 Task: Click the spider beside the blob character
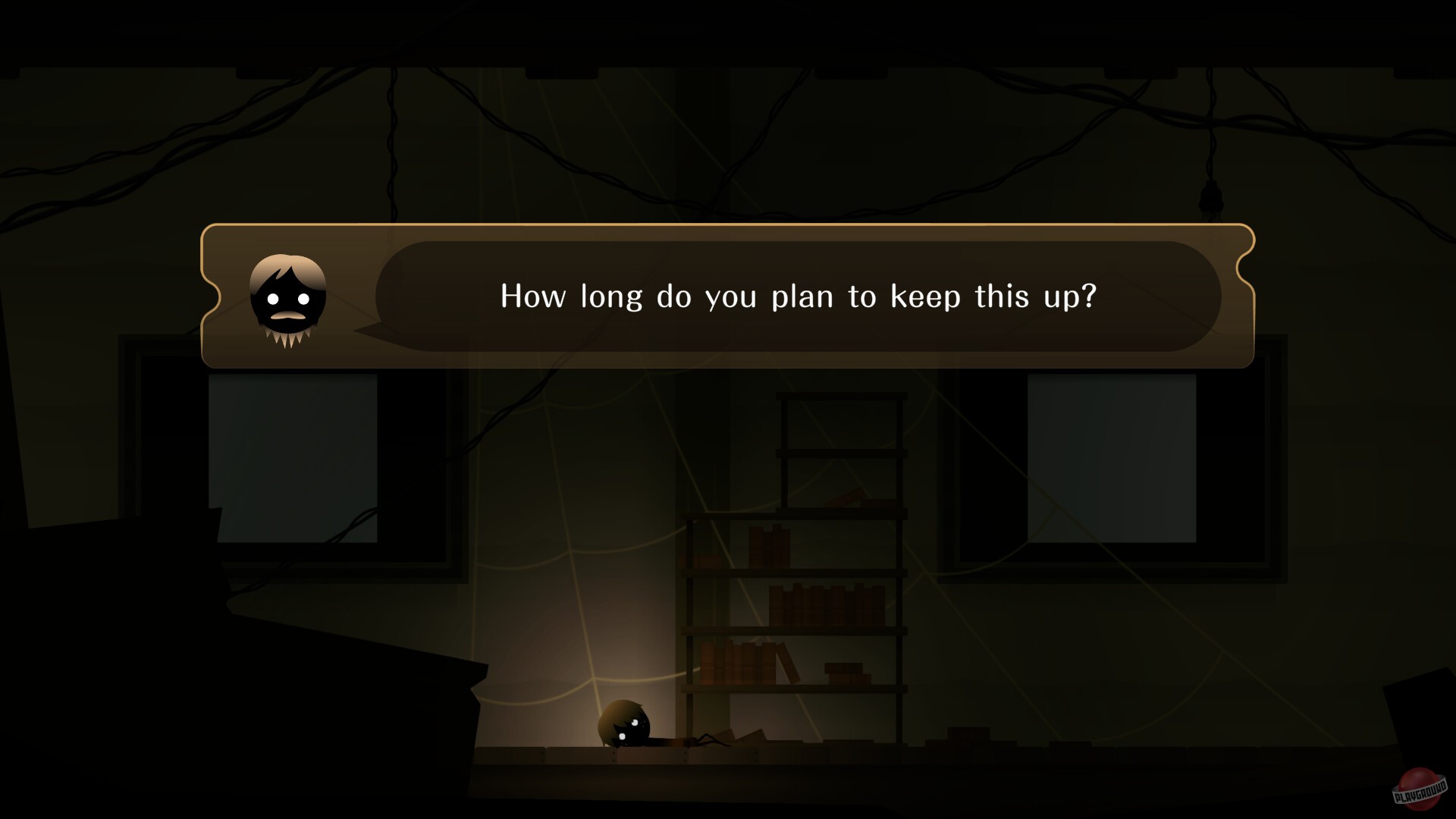[x=705, y=739]
